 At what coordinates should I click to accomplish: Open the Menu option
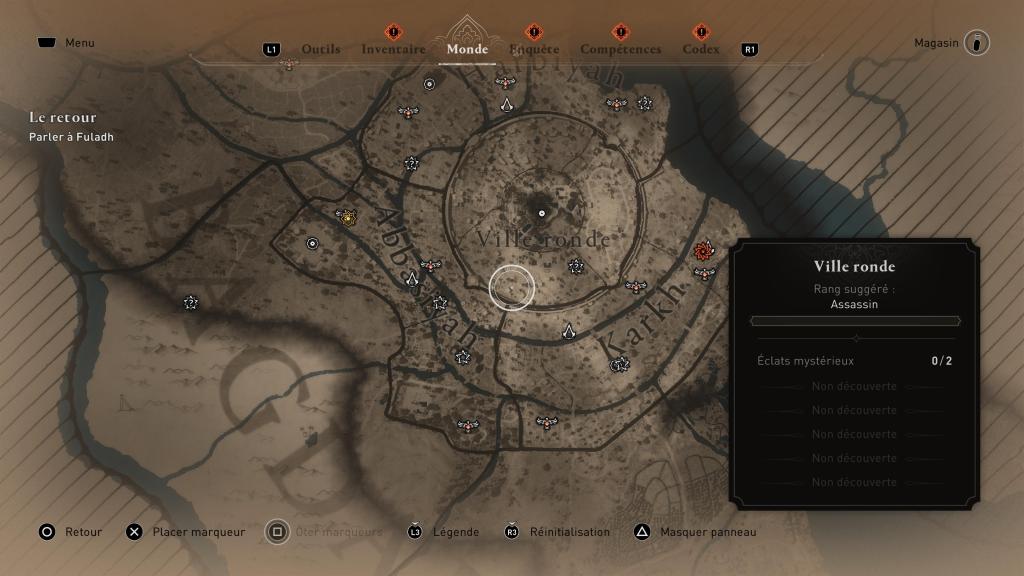66,43
